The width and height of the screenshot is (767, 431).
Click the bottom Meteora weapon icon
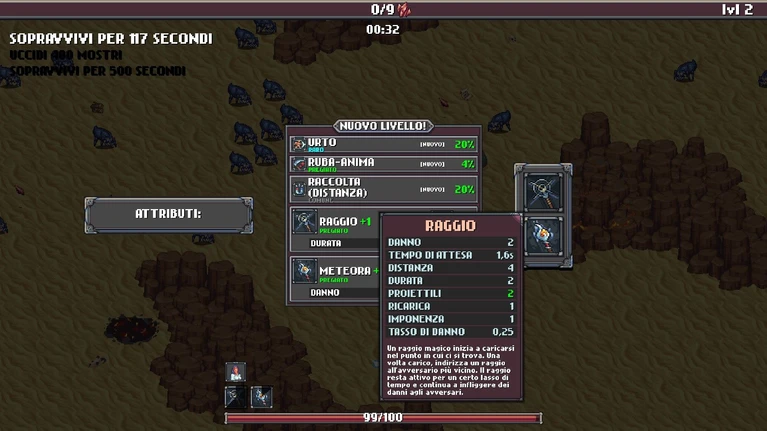click(x=260, y=396)
